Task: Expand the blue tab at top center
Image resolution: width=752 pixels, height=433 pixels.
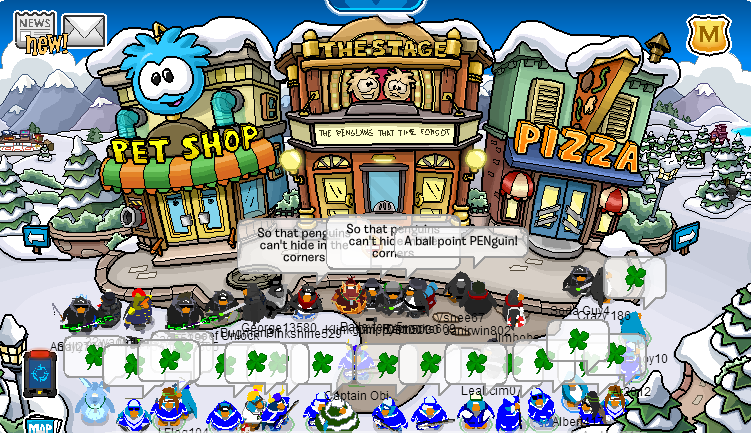Action: pyautogui.click(x=375, y=5)
